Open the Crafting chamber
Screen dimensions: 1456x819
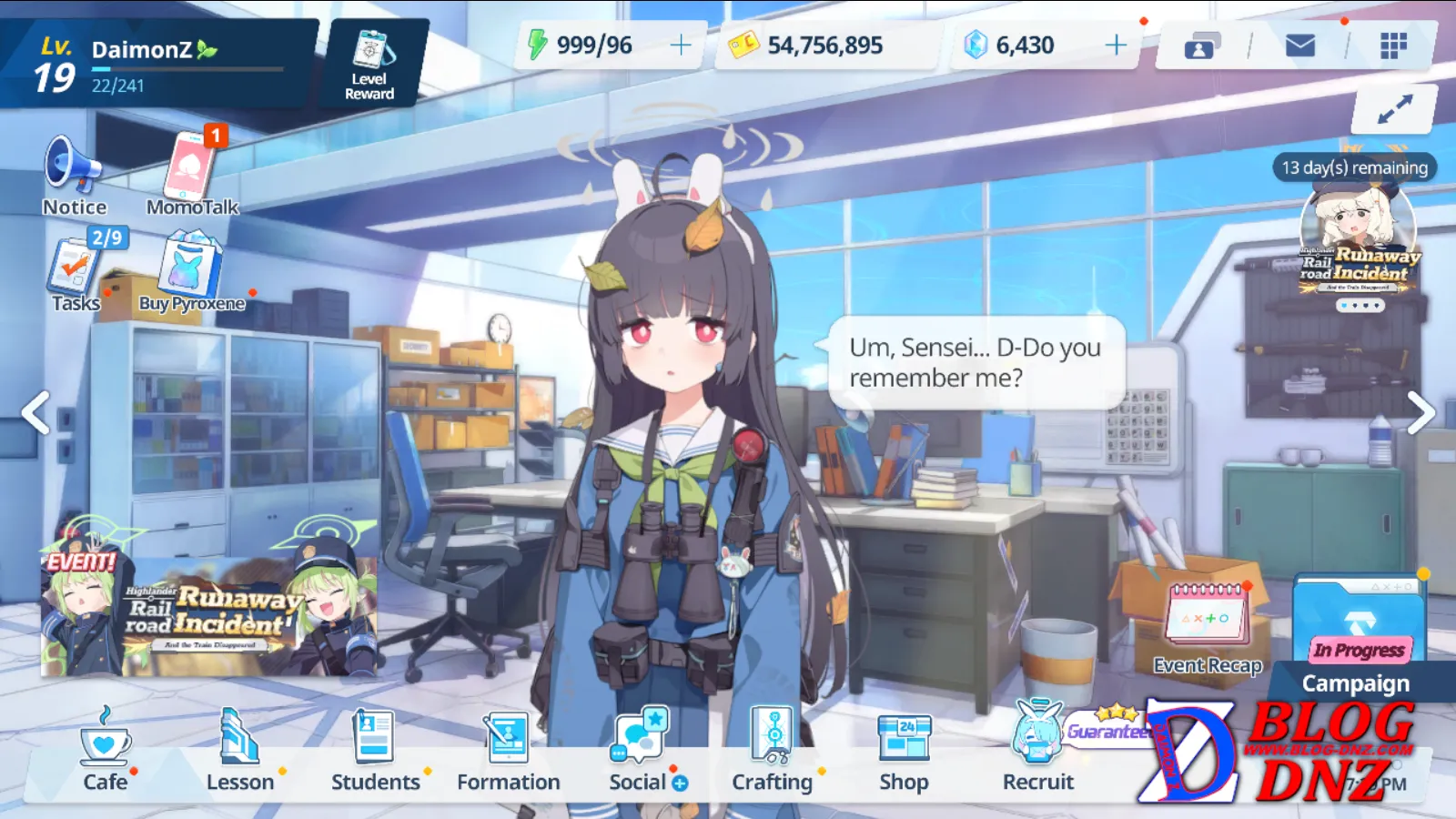click(773, 752)
